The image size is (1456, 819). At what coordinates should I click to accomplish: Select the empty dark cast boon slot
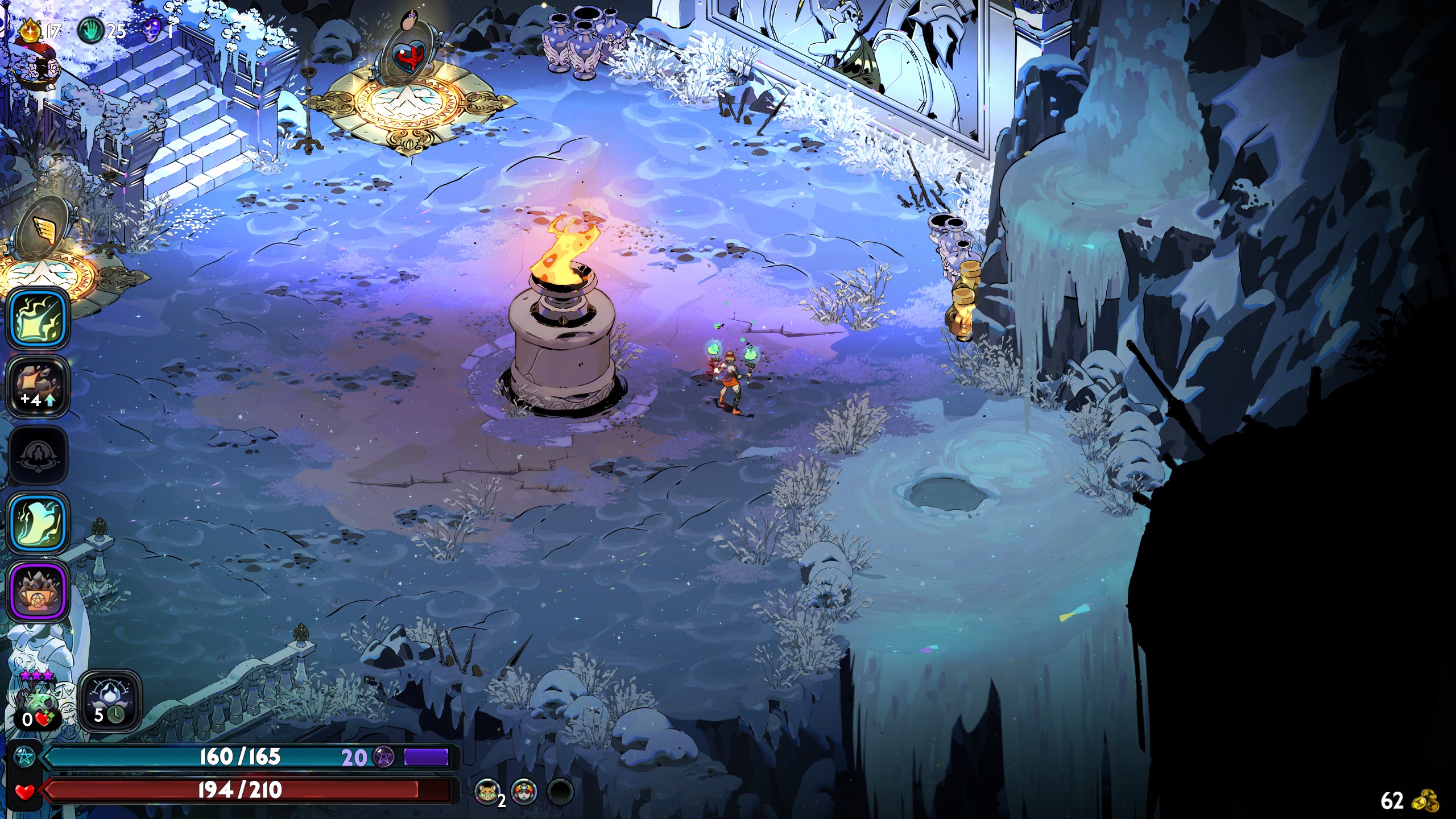[x=39, y=455]
